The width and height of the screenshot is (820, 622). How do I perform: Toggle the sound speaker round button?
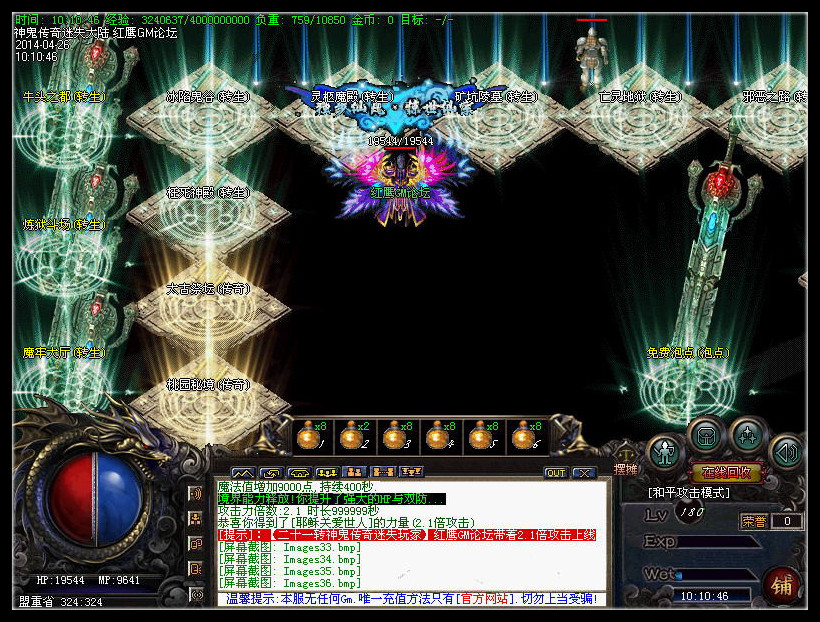pyautogui.click(x=788, y=452)
